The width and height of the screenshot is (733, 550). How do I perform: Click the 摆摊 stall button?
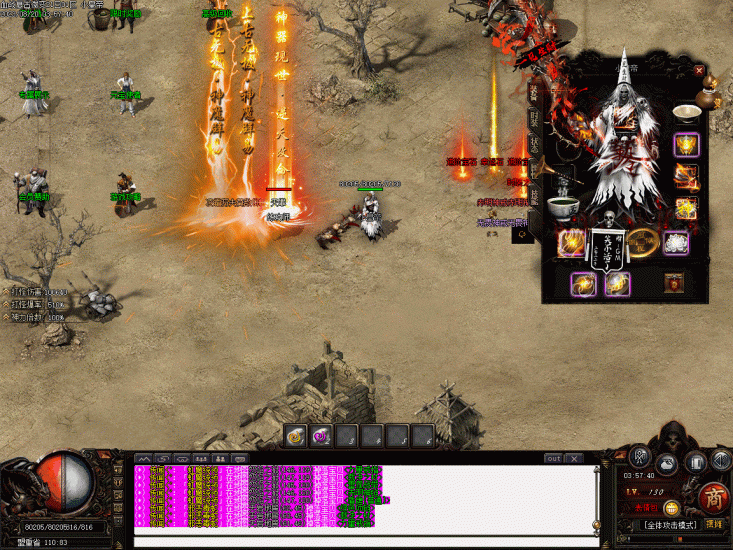coord(713,523)
